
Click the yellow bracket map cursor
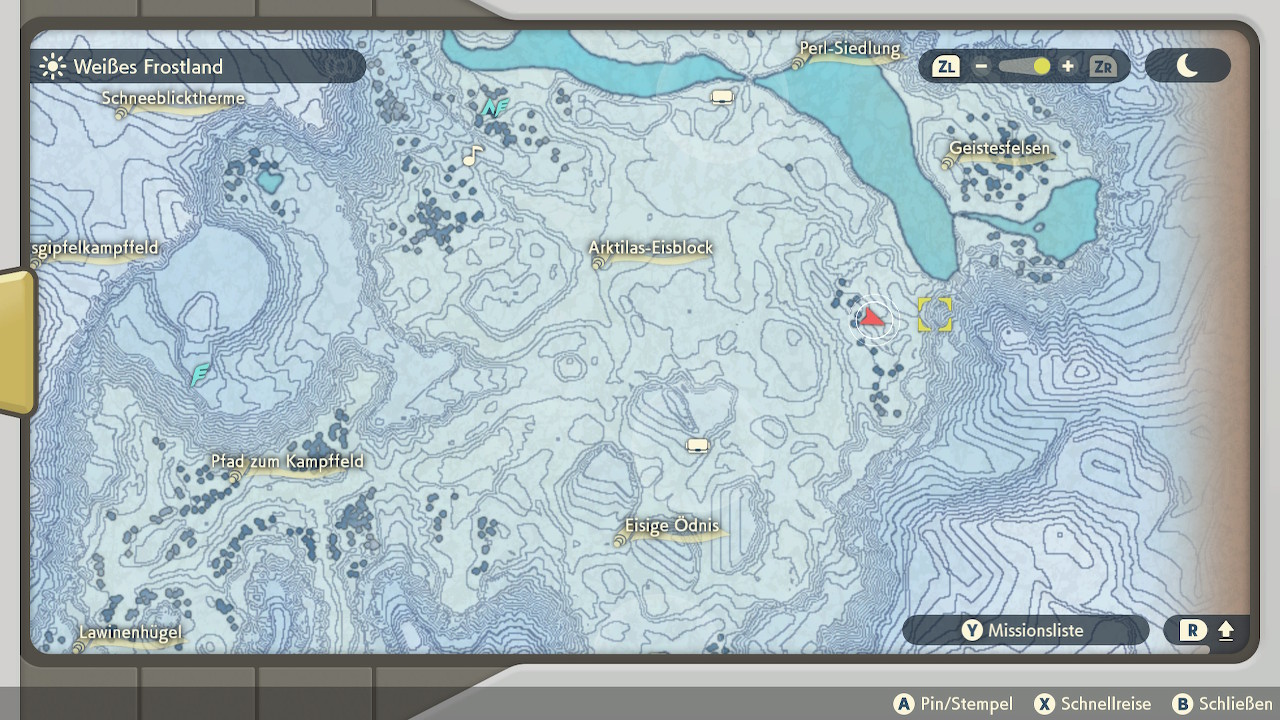click(x=935, y=314)
